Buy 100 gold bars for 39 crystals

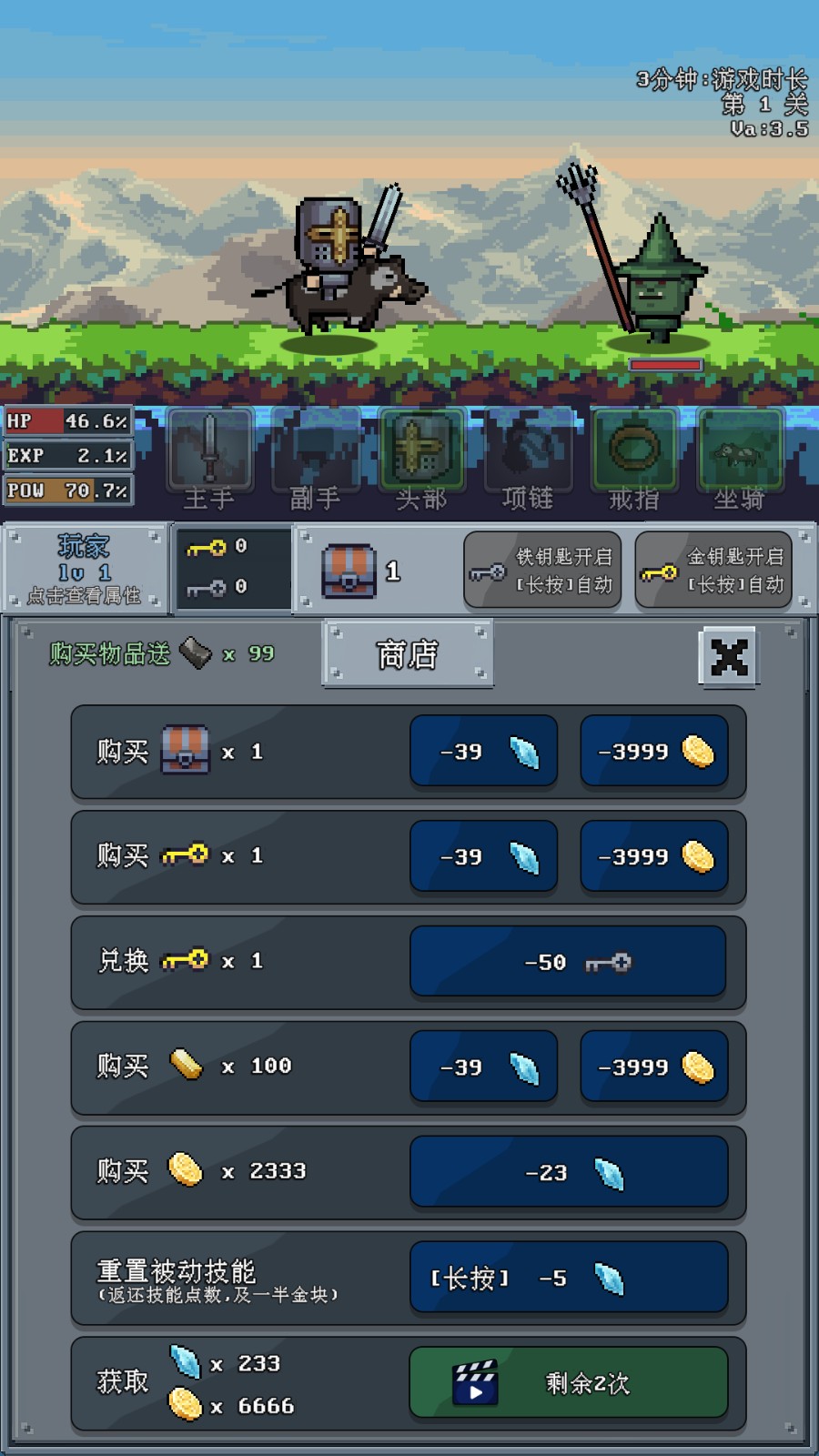coord(483,1067)
